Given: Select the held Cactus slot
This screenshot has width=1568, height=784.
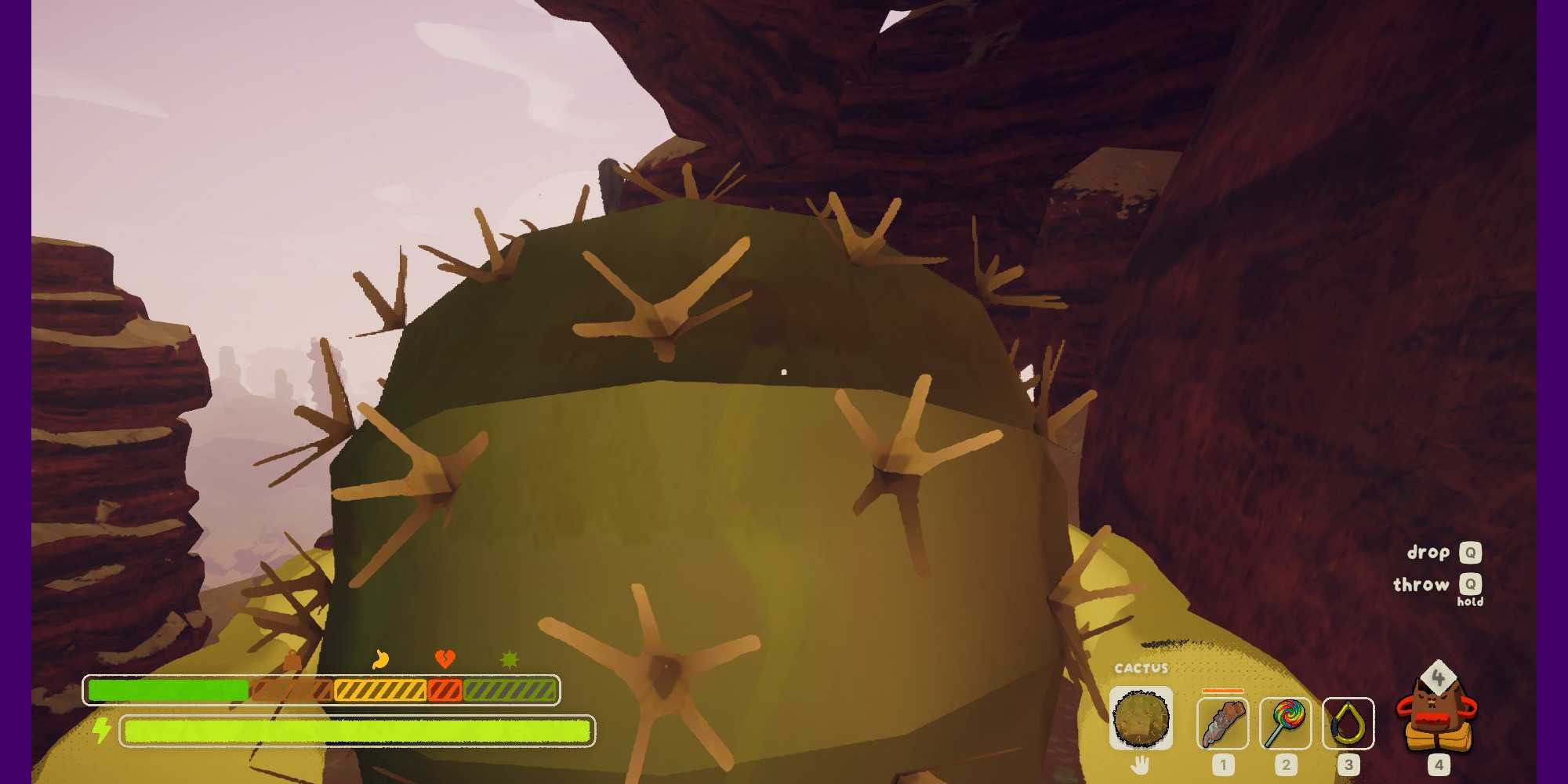Looking at the screenshot, I should [x=1141, y=718].
